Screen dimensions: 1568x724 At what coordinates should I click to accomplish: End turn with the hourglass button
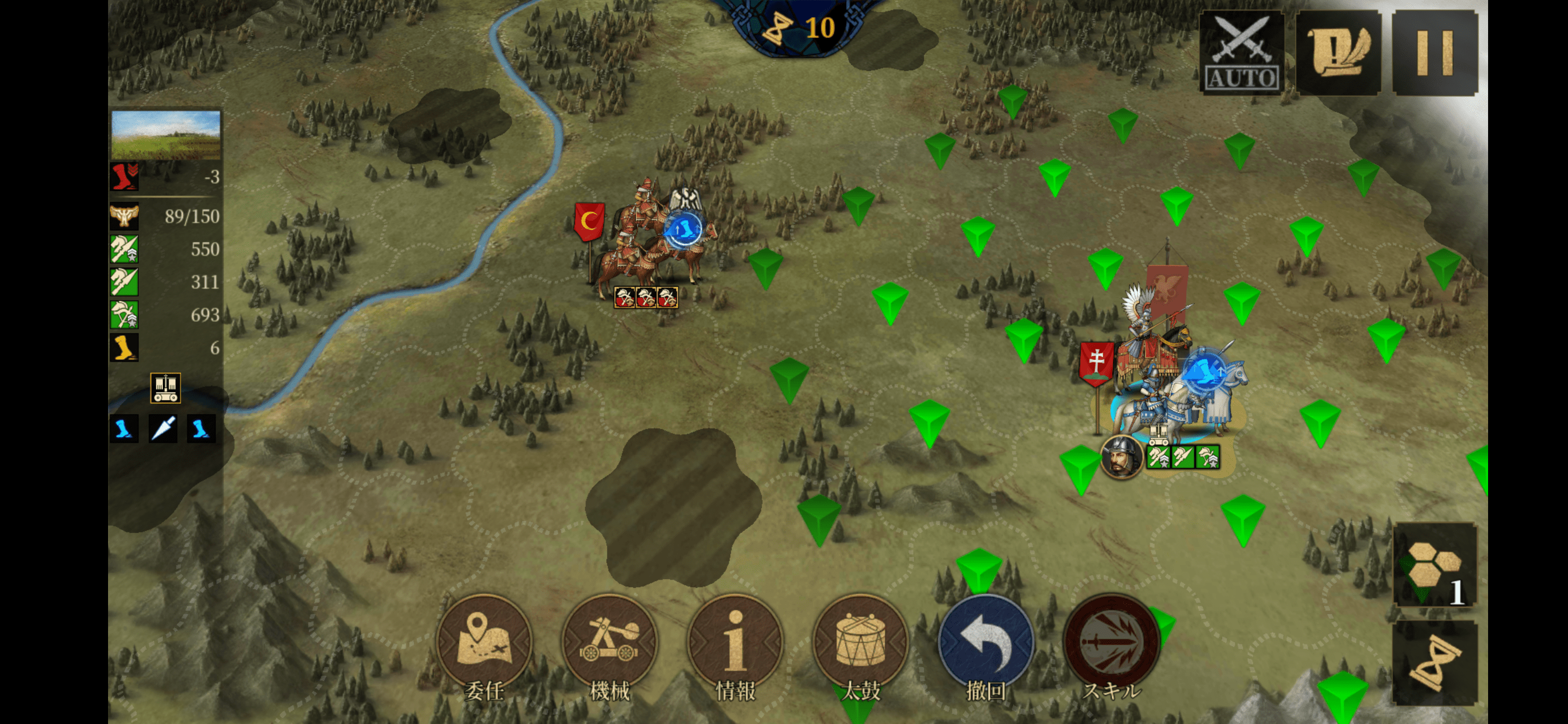(x=1435, y=664)
